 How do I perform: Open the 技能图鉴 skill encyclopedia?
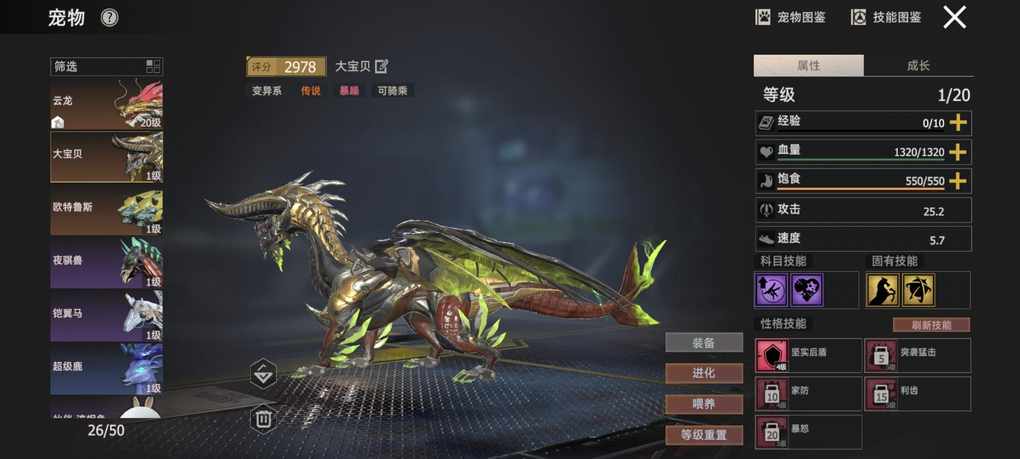886,17
